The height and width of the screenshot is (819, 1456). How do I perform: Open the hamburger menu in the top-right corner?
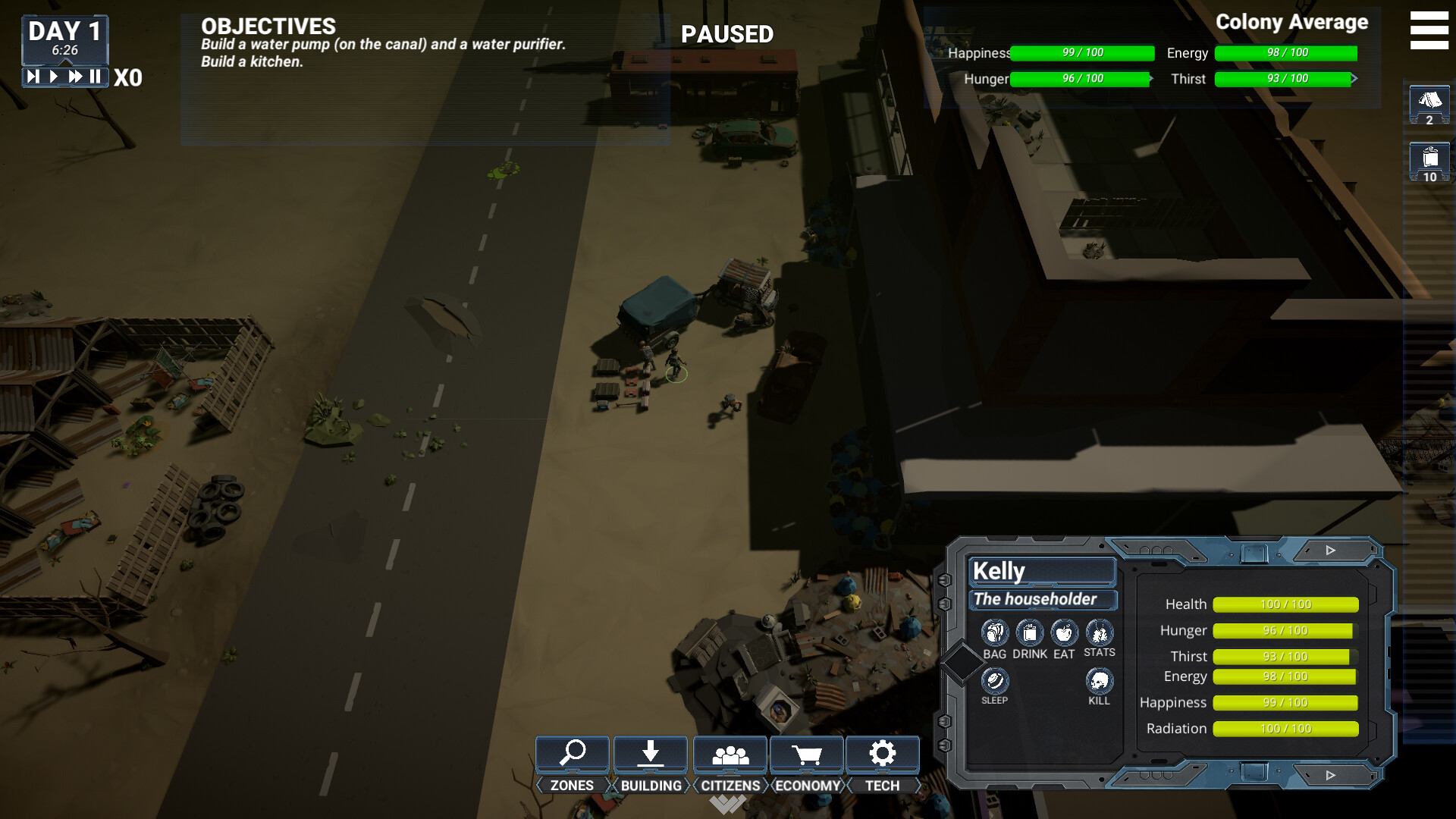click(x=1429, y=30)
